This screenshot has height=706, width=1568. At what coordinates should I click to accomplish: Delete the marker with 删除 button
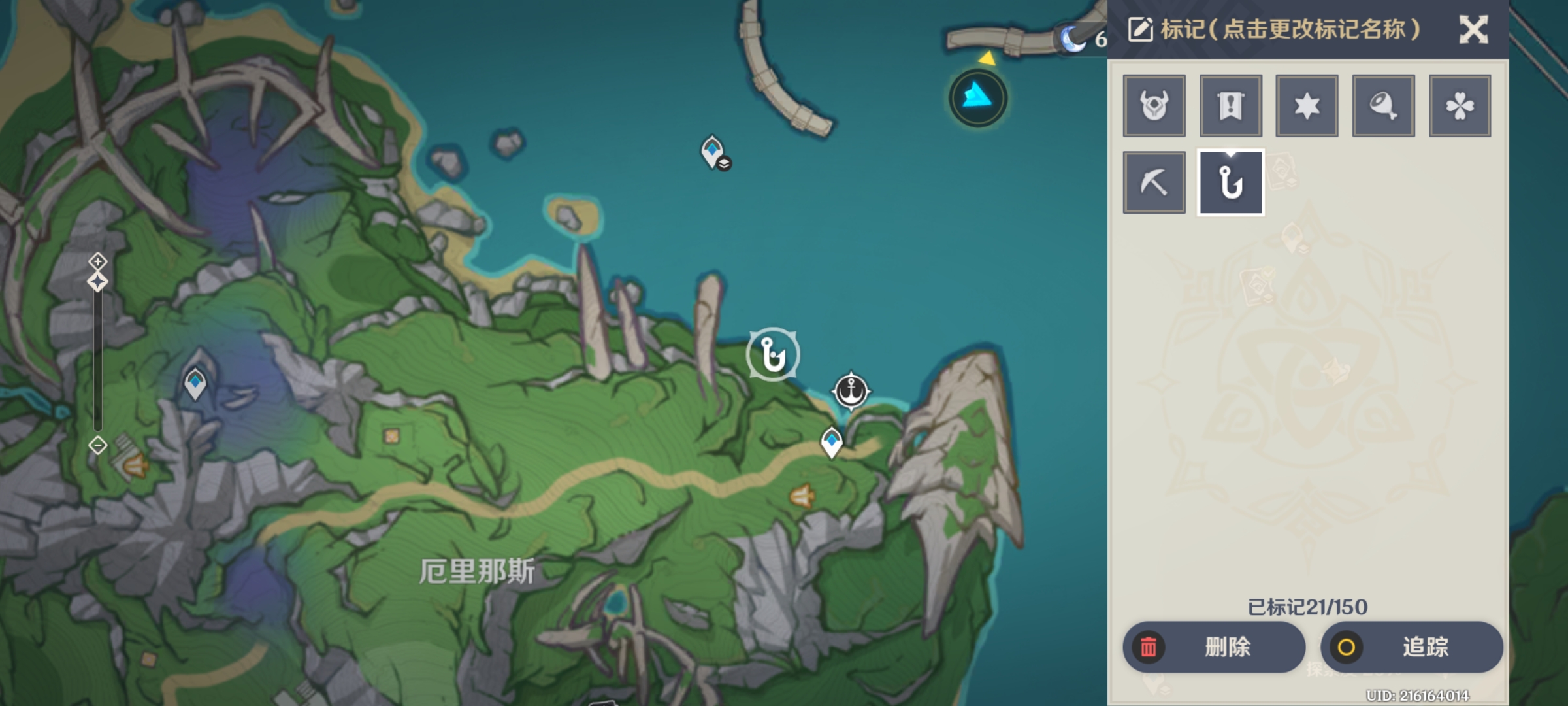[x=1214, y=647]
